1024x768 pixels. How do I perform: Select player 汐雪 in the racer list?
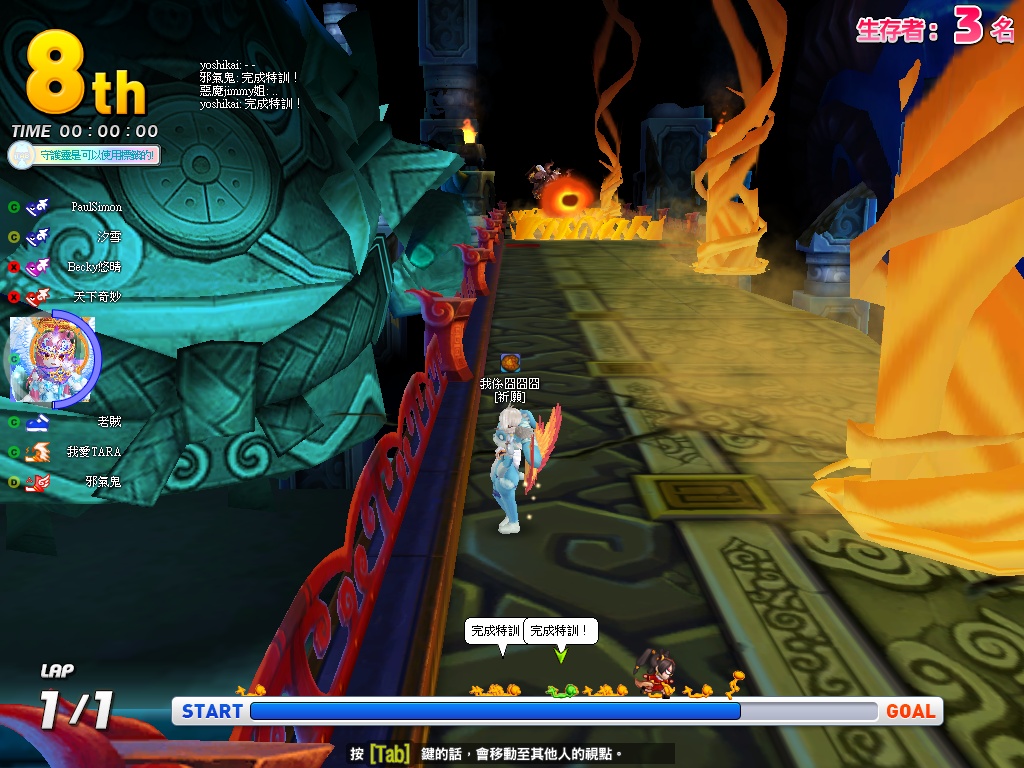coord(108,237)
